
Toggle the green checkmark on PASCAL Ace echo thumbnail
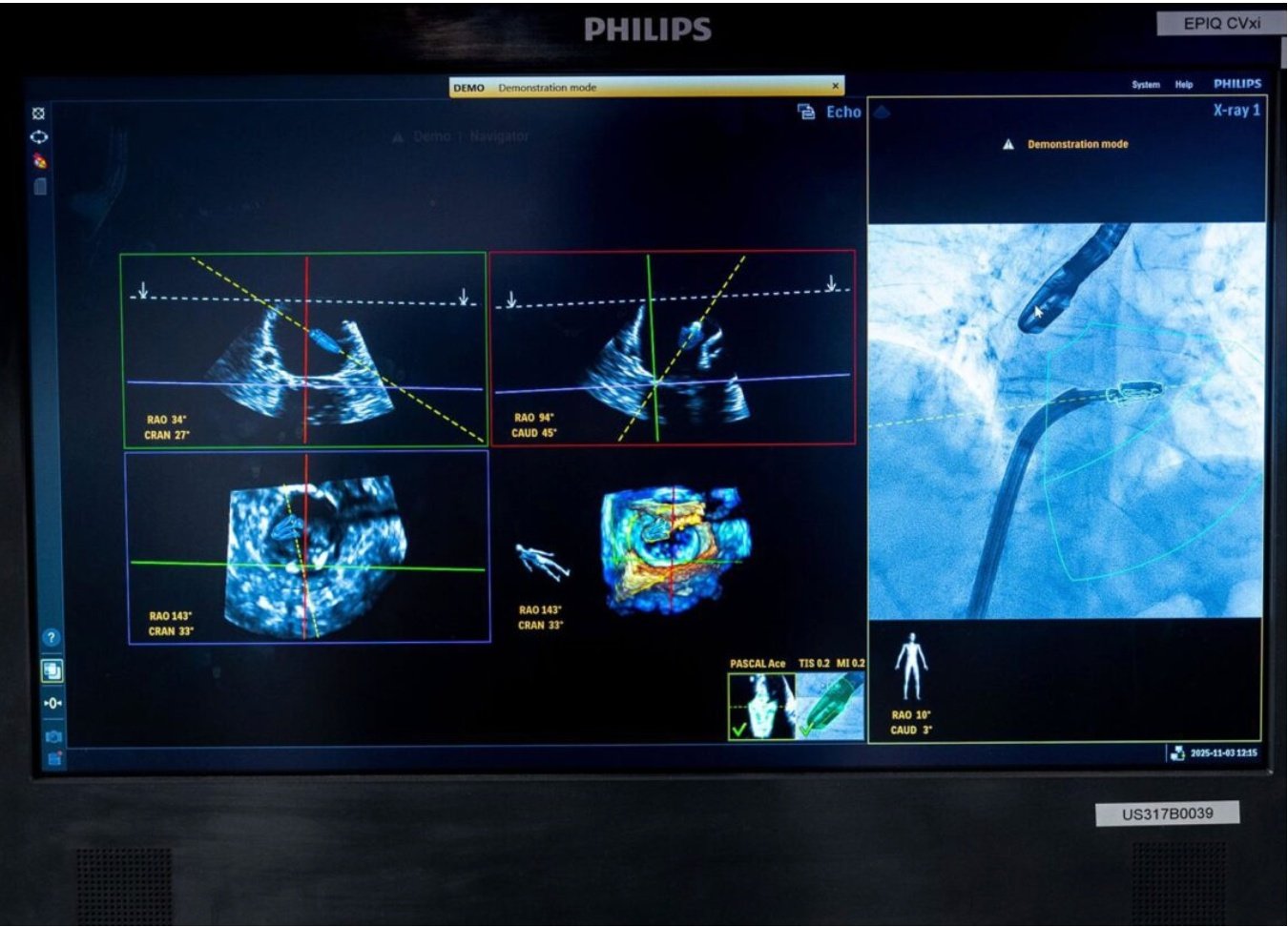(x=737, y=731)
